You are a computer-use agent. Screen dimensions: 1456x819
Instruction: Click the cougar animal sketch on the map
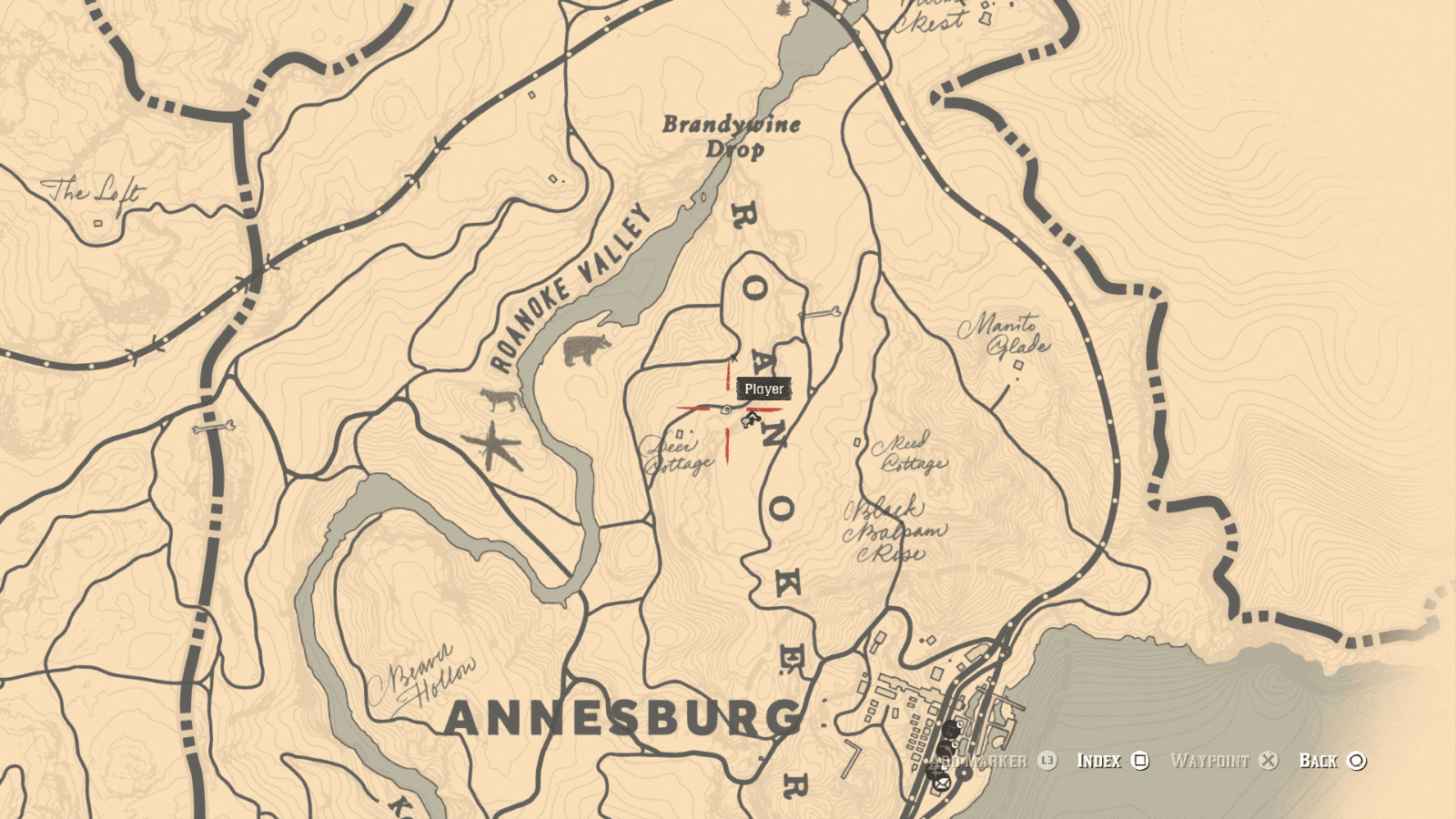500,399
